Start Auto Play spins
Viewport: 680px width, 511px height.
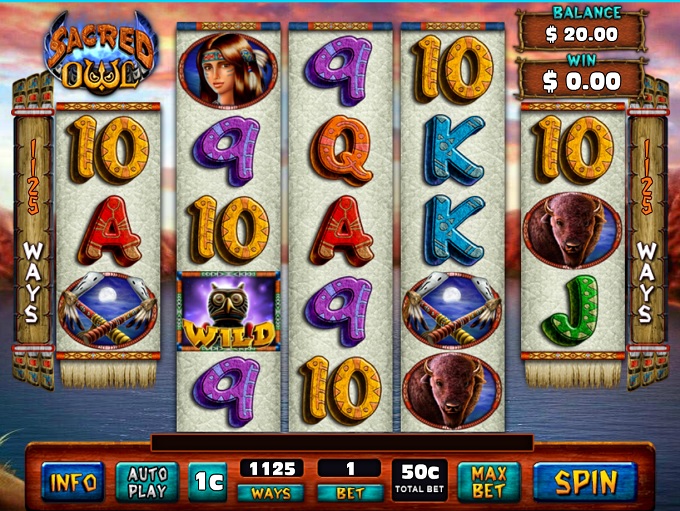(x=147, y=482)
